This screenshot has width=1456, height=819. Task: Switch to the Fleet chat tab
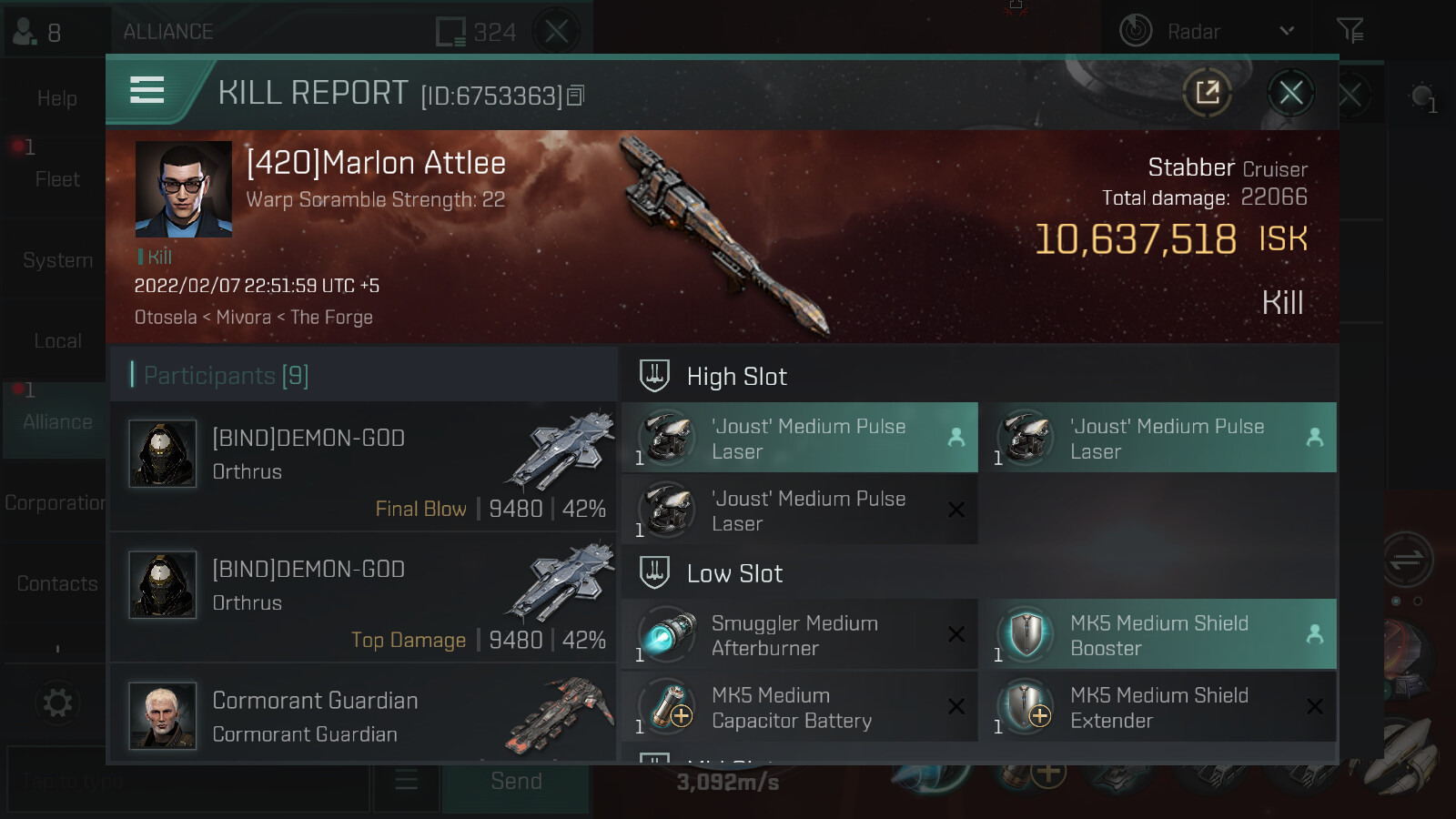click(x=56, y=179)
